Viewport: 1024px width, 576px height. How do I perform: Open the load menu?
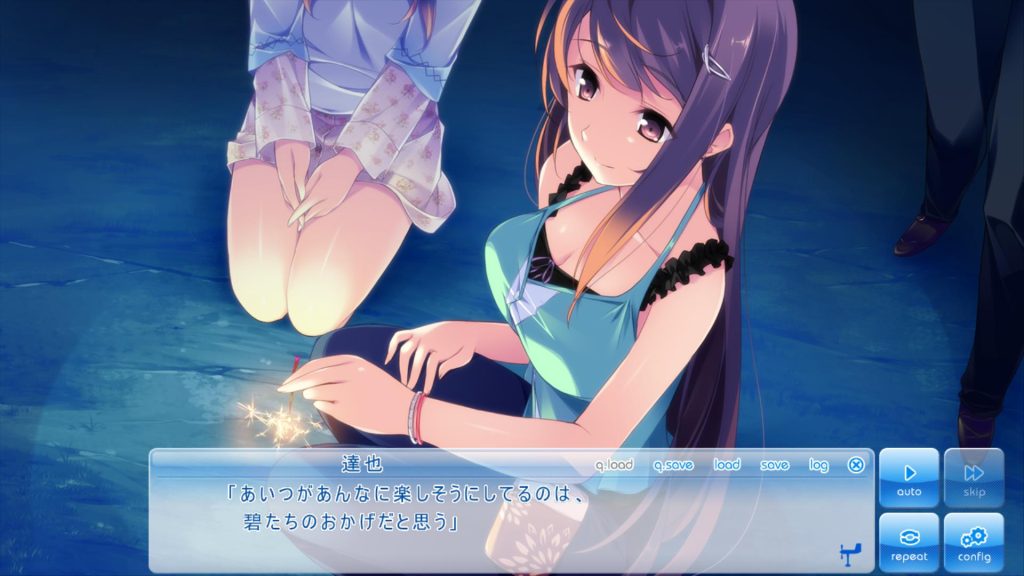click(x=727, y=465)
